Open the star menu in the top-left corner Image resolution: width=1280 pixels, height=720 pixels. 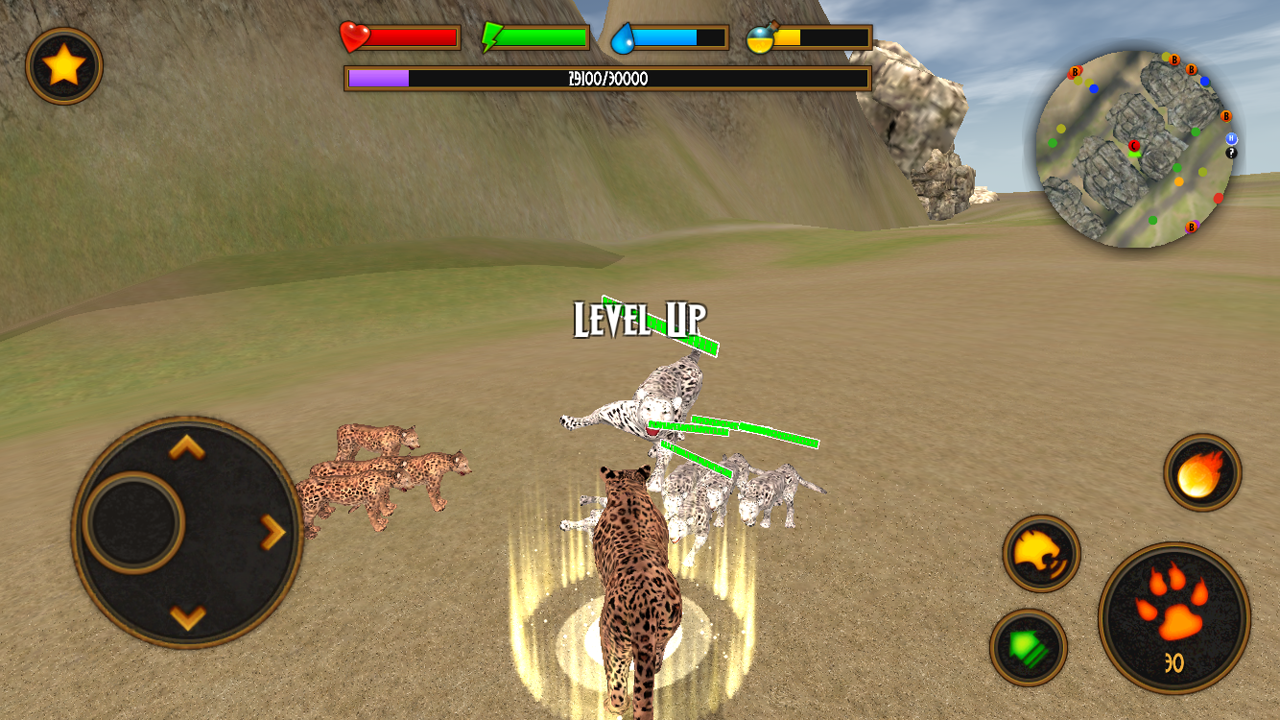pos(63,63)
